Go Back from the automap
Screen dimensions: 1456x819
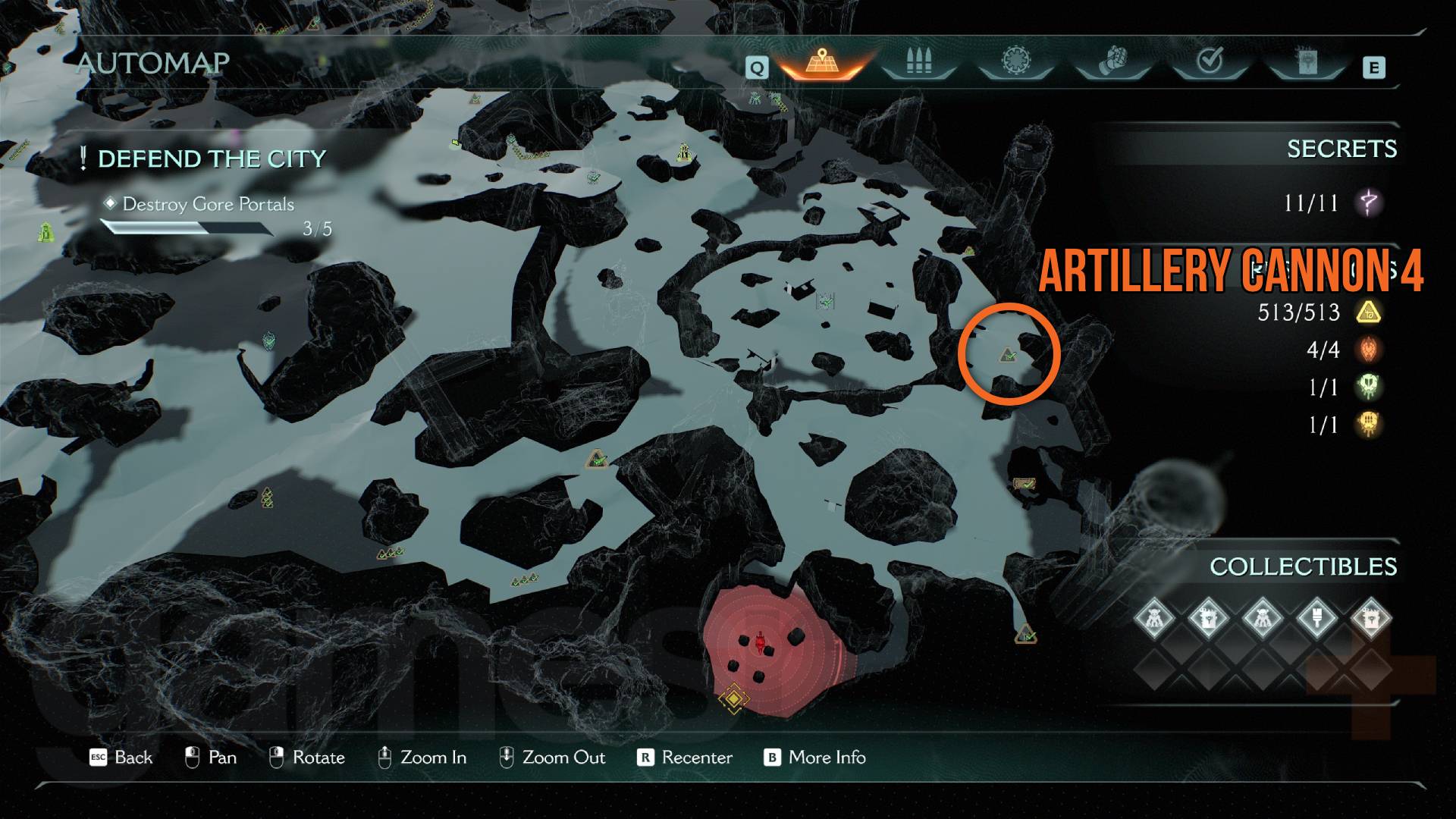(x=121, y=758)
